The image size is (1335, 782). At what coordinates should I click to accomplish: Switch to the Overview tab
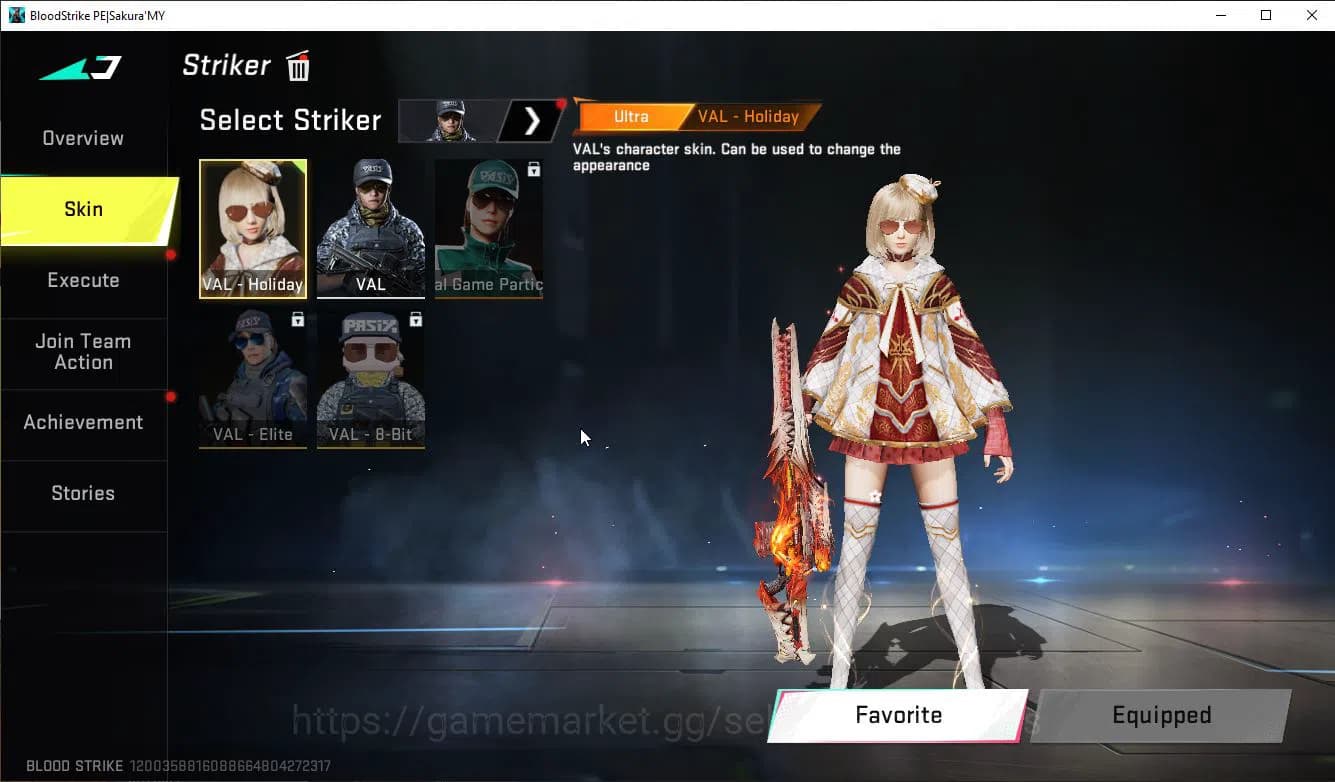pos(82,138)
